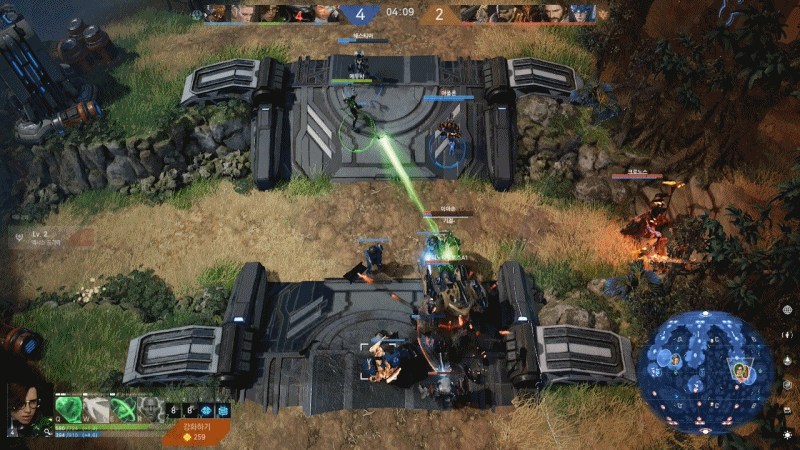Use the W white bird ability
The image size is (800, 450).
[96, 409]
